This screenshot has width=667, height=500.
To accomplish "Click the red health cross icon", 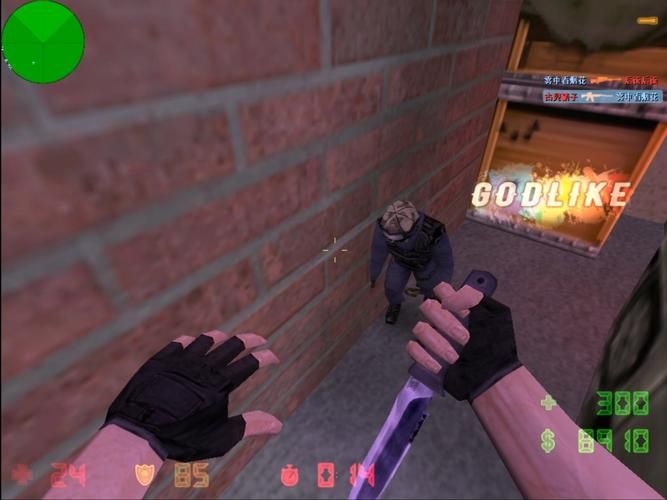I will click(x=22, y=473).
